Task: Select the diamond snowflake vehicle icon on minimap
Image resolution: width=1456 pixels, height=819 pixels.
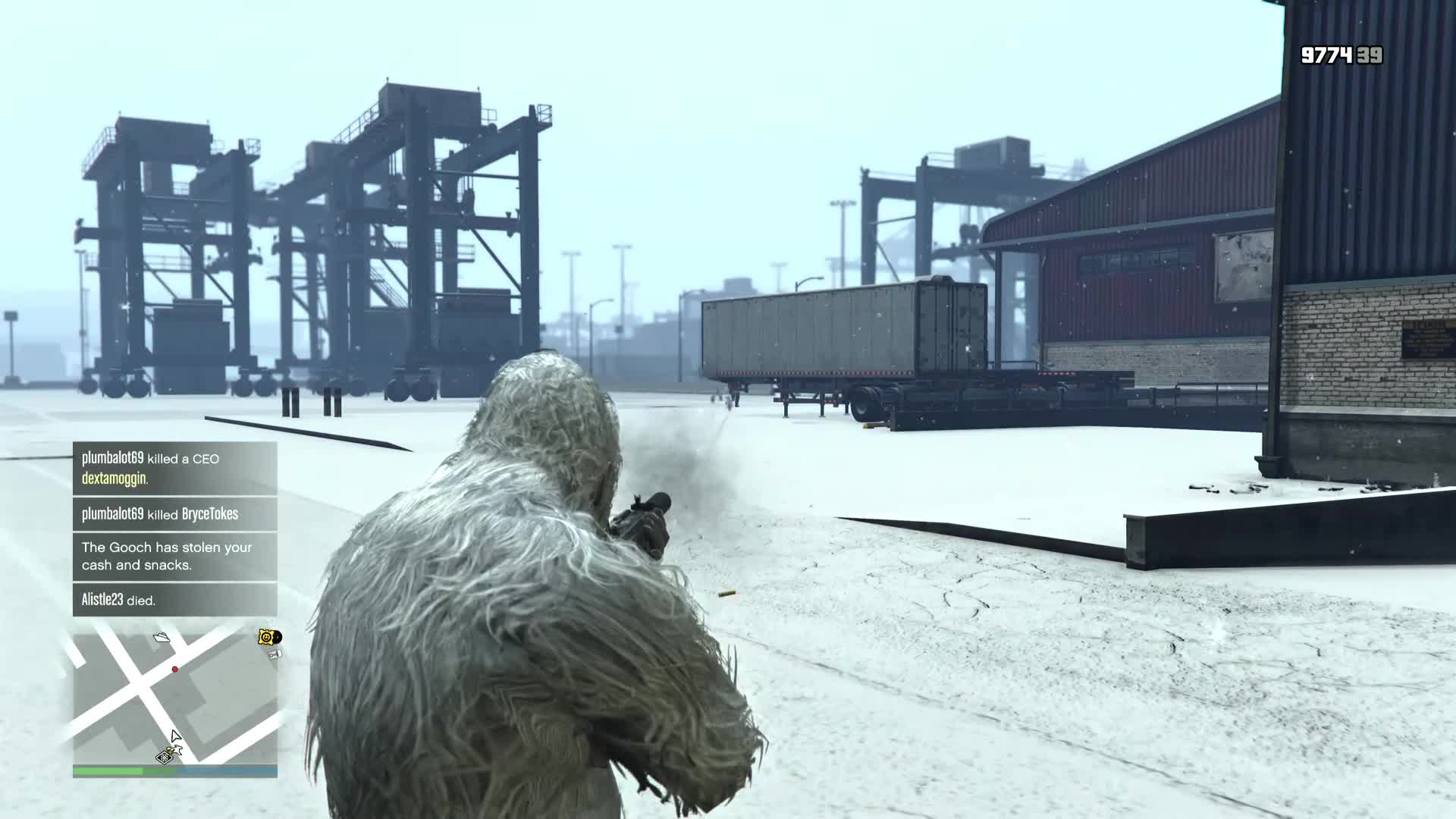Action: pos(165,758)
